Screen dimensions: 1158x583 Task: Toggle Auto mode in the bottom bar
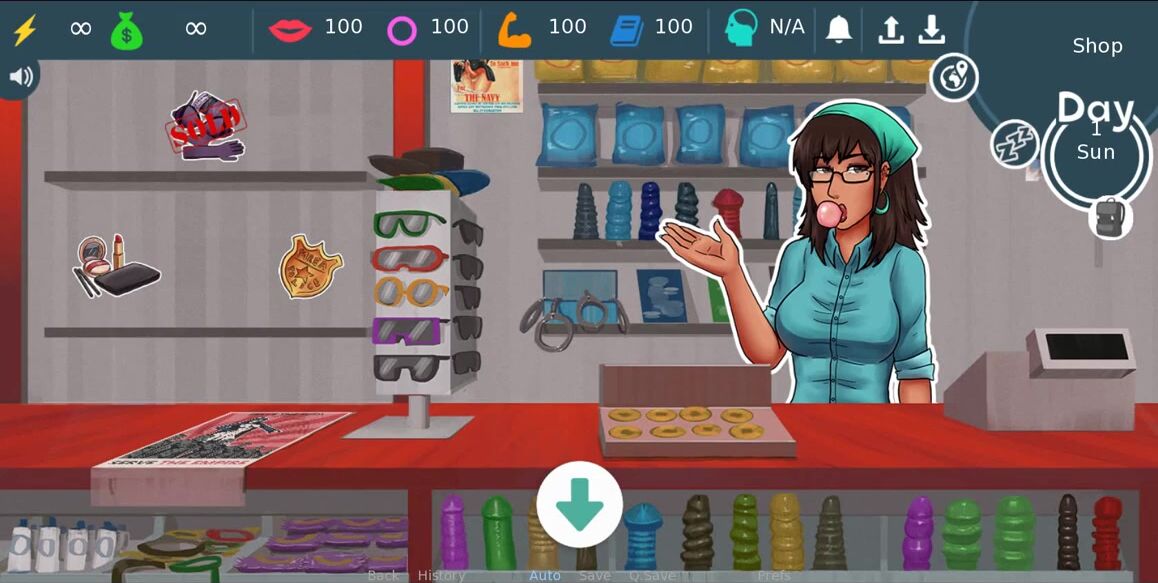click(x=545, y=575)
